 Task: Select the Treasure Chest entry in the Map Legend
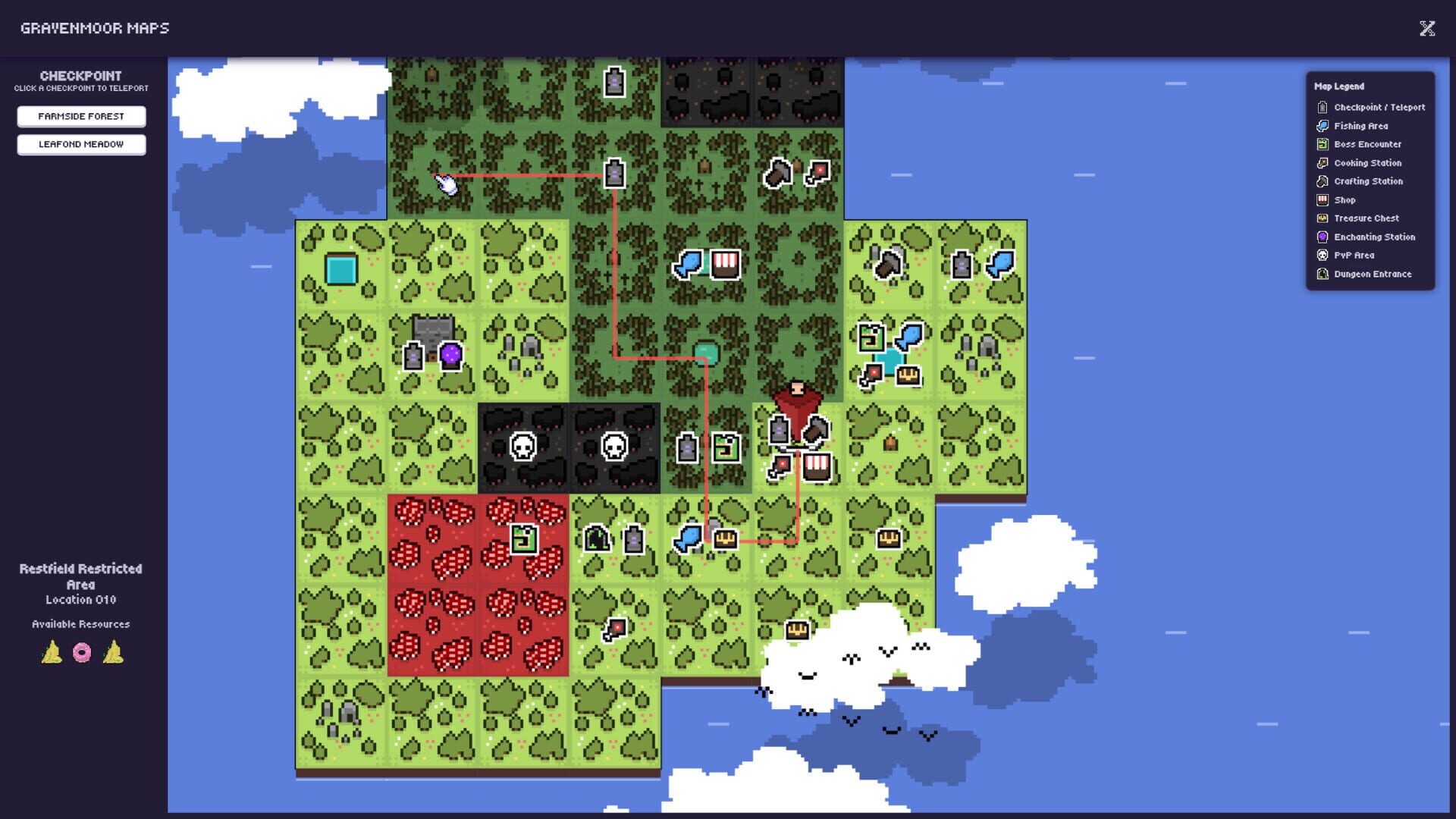point(1366,218)
